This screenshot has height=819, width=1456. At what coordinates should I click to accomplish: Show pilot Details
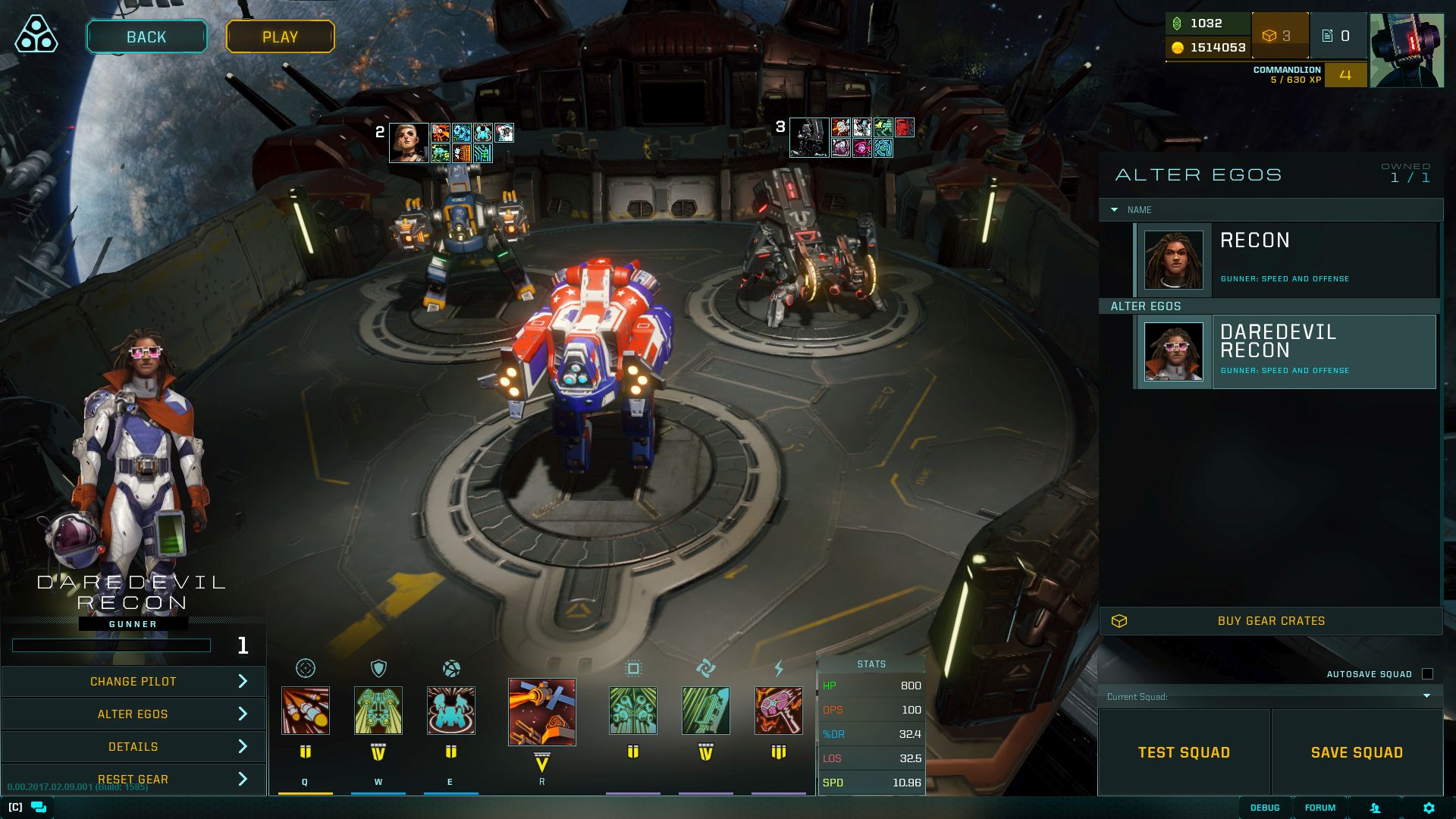click(133, 746)
